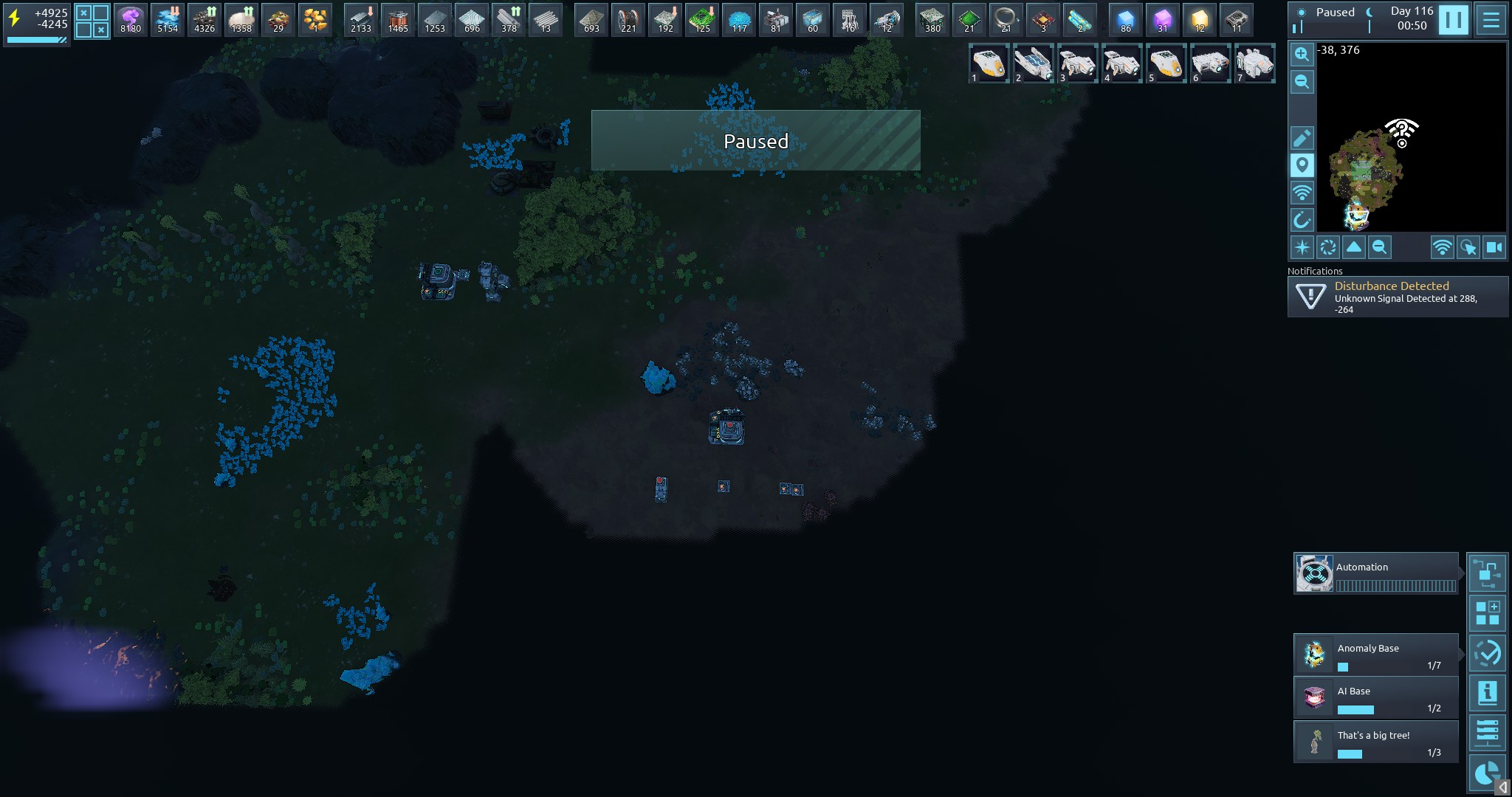
Task: Select the Anomaly Base objective
Action: click(1375, 654)
